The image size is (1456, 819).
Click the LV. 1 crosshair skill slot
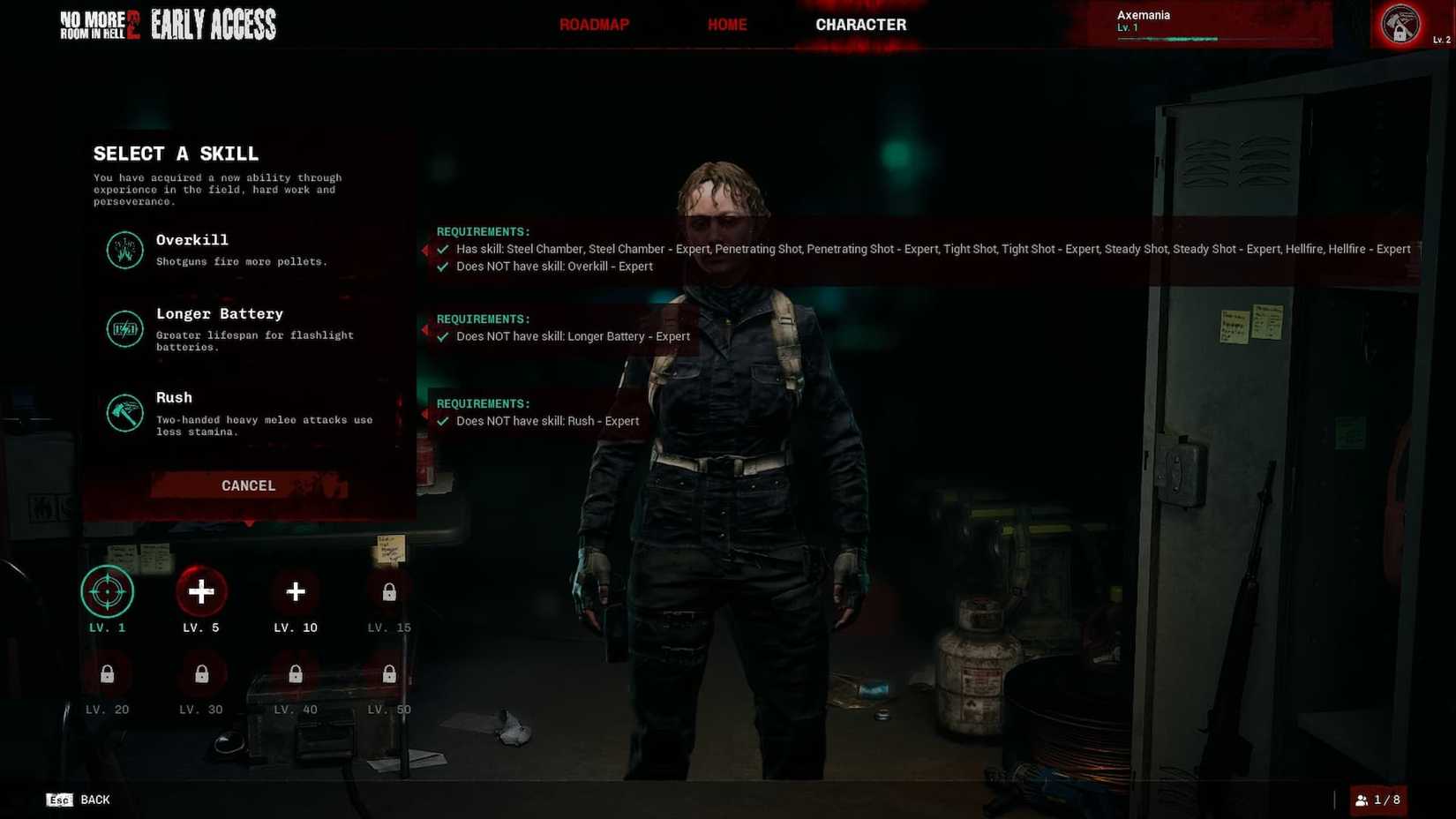(x=107, y=592)
